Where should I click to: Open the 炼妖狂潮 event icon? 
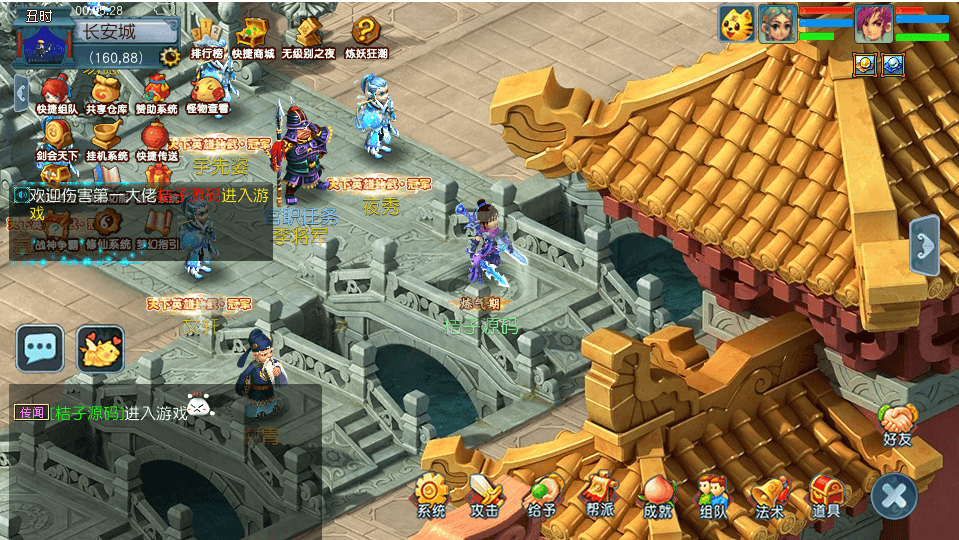pos(366,38)
